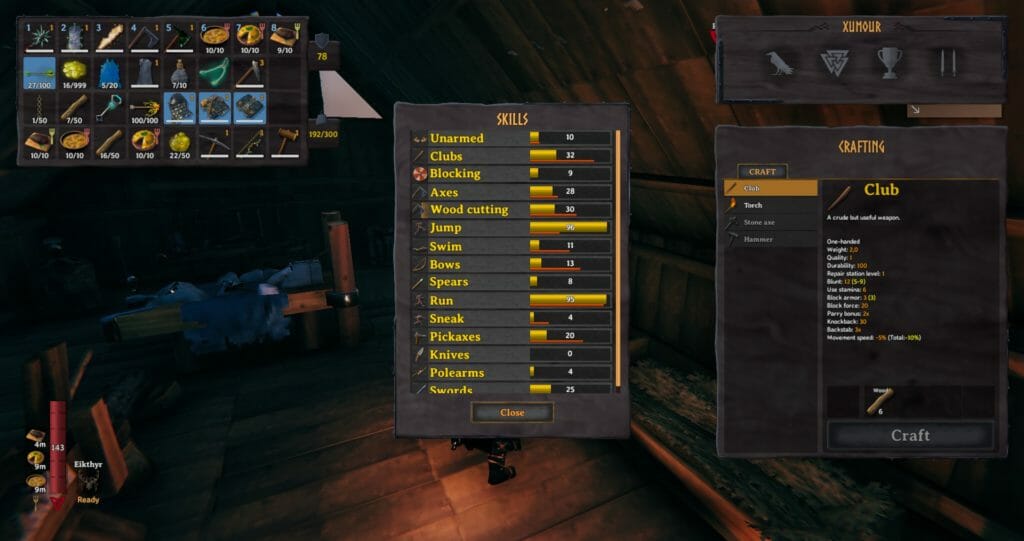1024x541 pixels.
Task: Click the valknut triangles icon
Action: coord(834,64)
